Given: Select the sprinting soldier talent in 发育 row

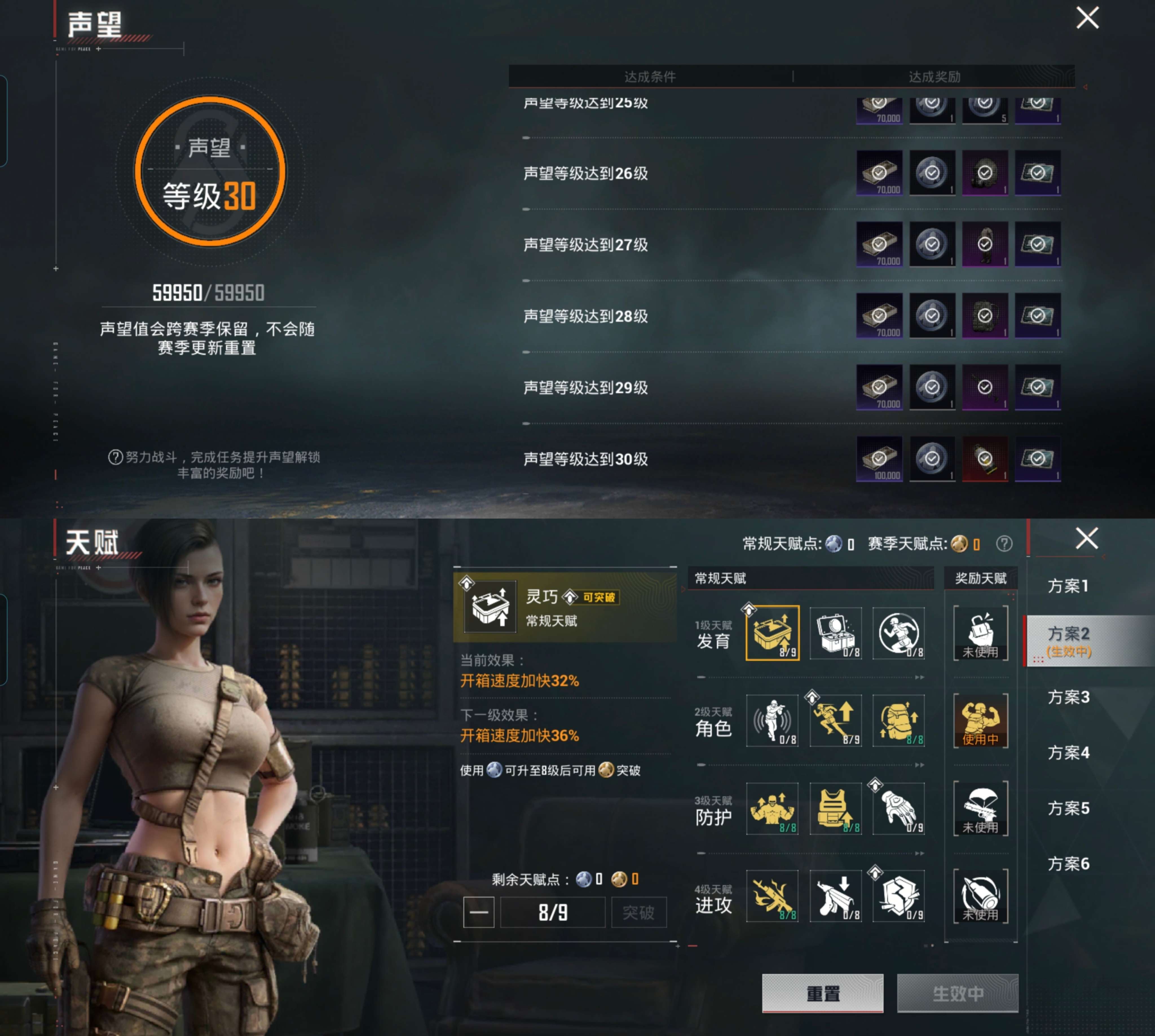Looking at the screenshot, I should coord(899,633).
